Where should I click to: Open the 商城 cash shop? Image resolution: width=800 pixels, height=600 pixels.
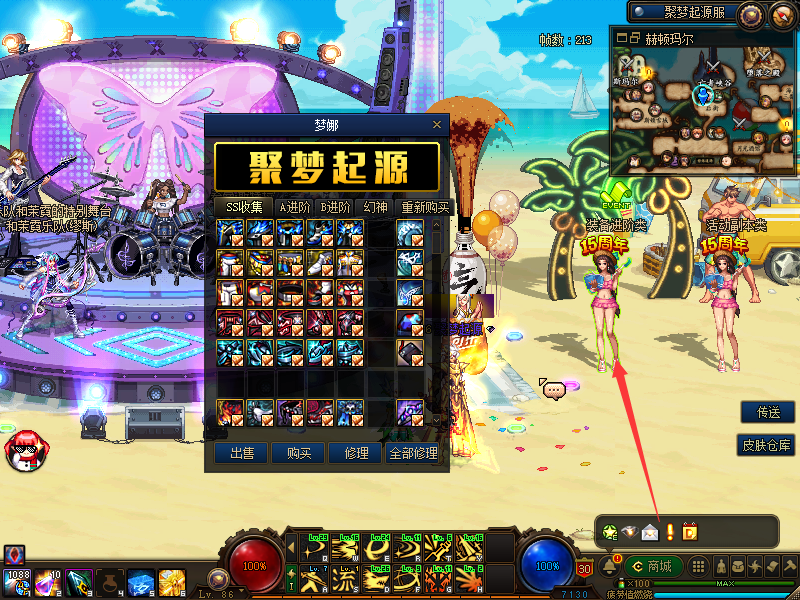[x=653, y=566]
